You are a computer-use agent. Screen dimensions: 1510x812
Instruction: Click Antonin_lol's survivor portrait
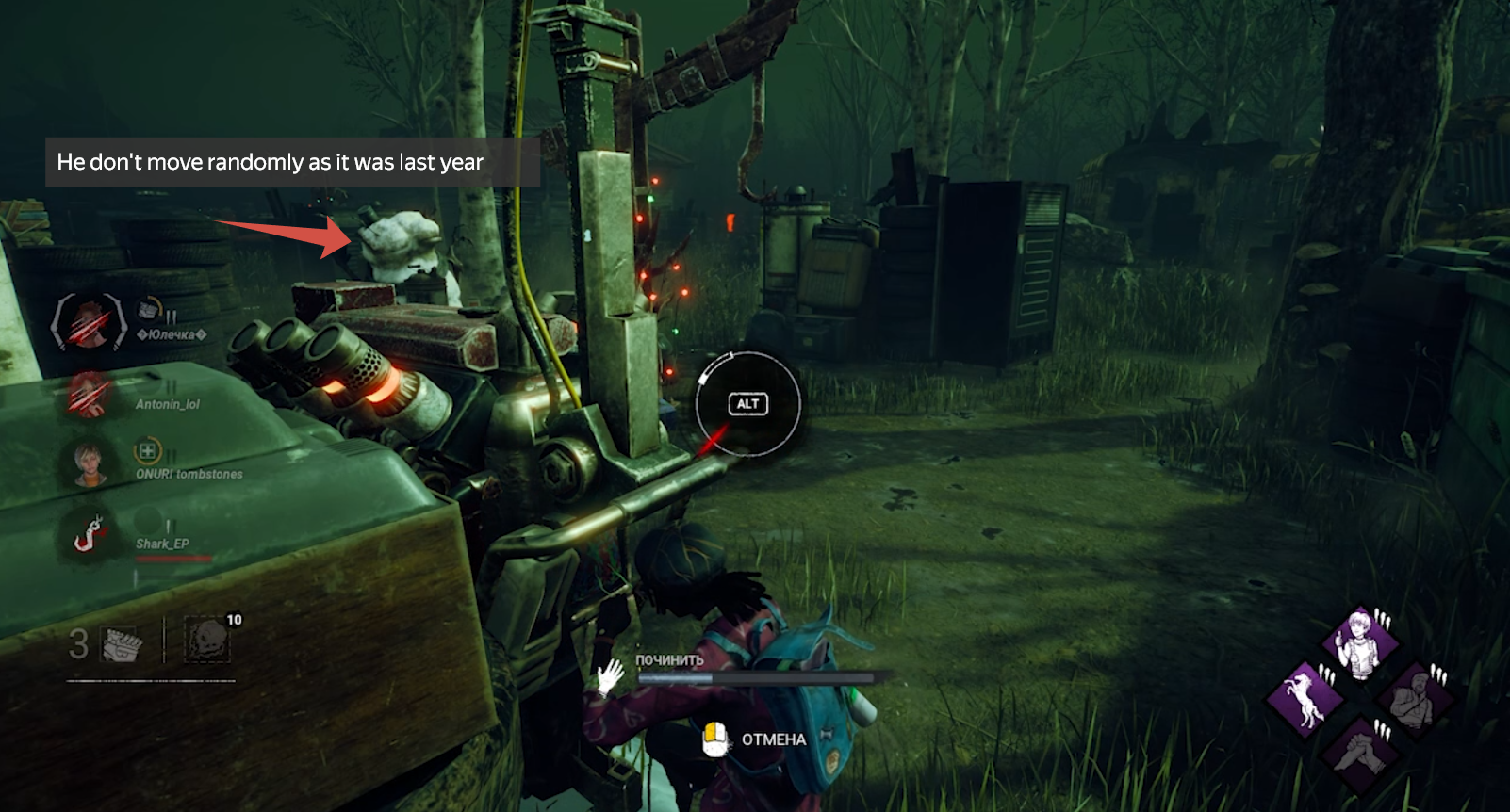(89, 395)
